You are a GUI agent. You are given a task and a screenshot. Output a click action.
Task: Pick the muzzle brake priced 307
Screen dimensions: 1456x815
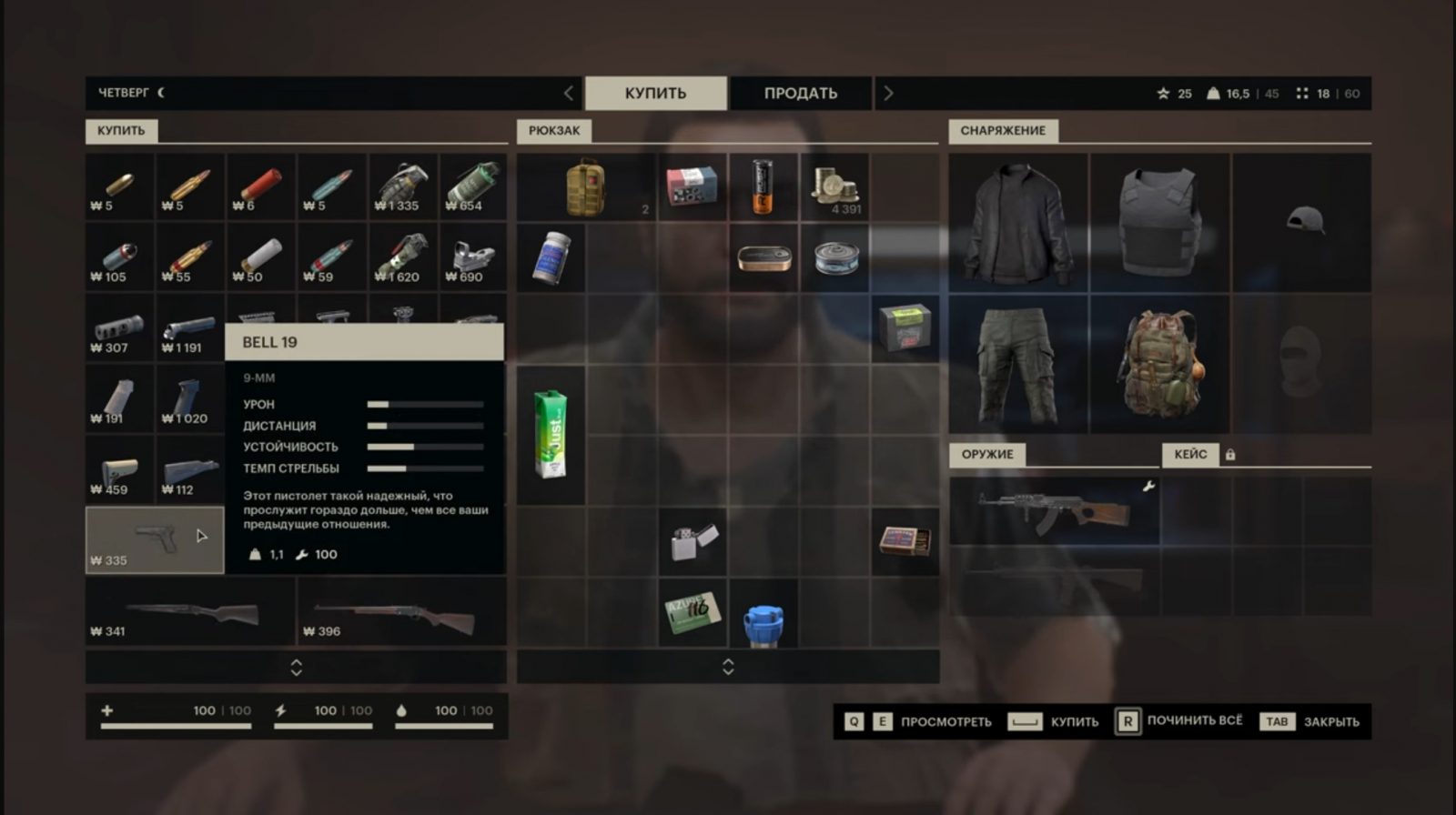coord(119,327)
